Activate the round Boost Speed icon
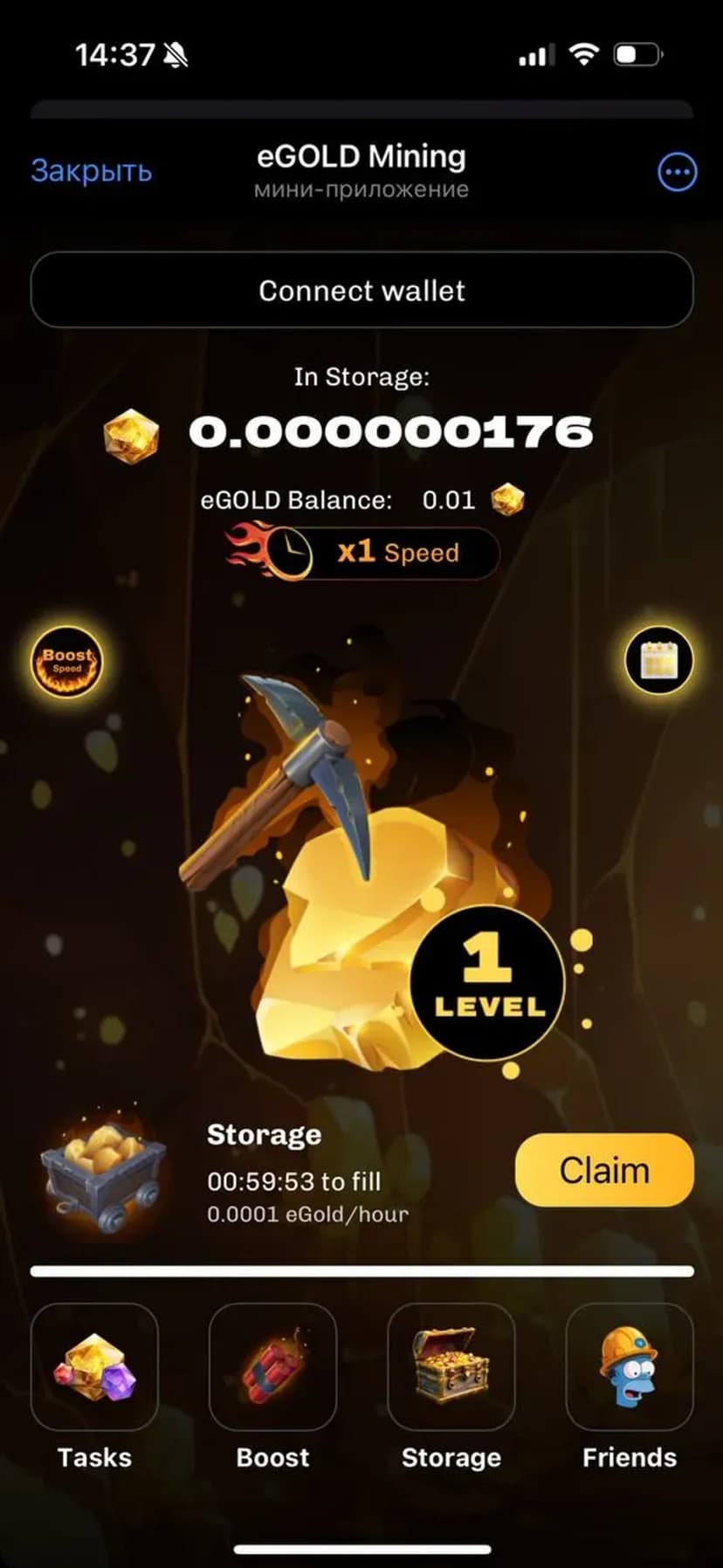 pos(67,661)
